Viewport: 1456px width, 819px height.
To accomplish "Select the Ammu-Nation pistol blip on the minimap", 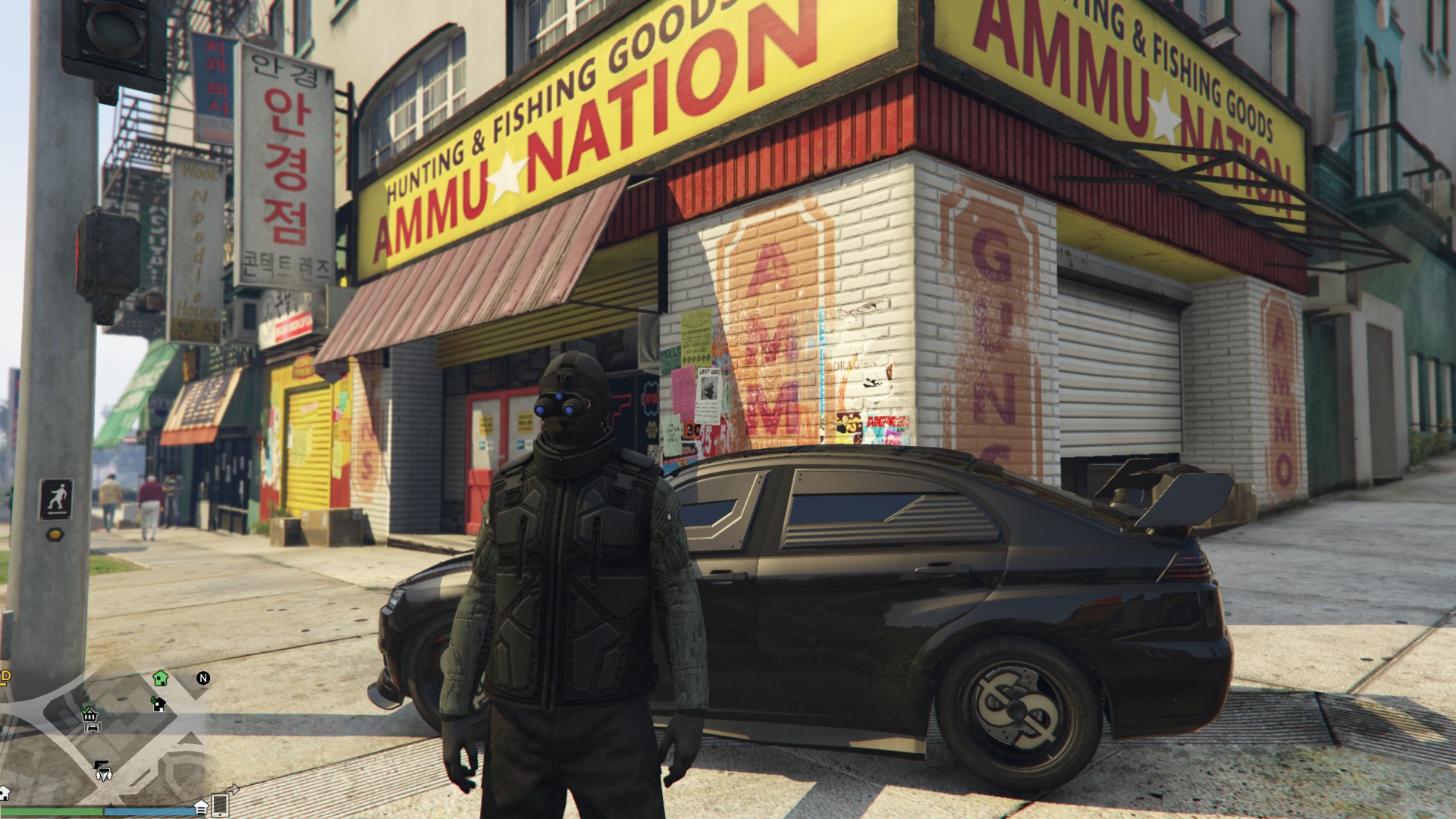I will click(101, 764).
